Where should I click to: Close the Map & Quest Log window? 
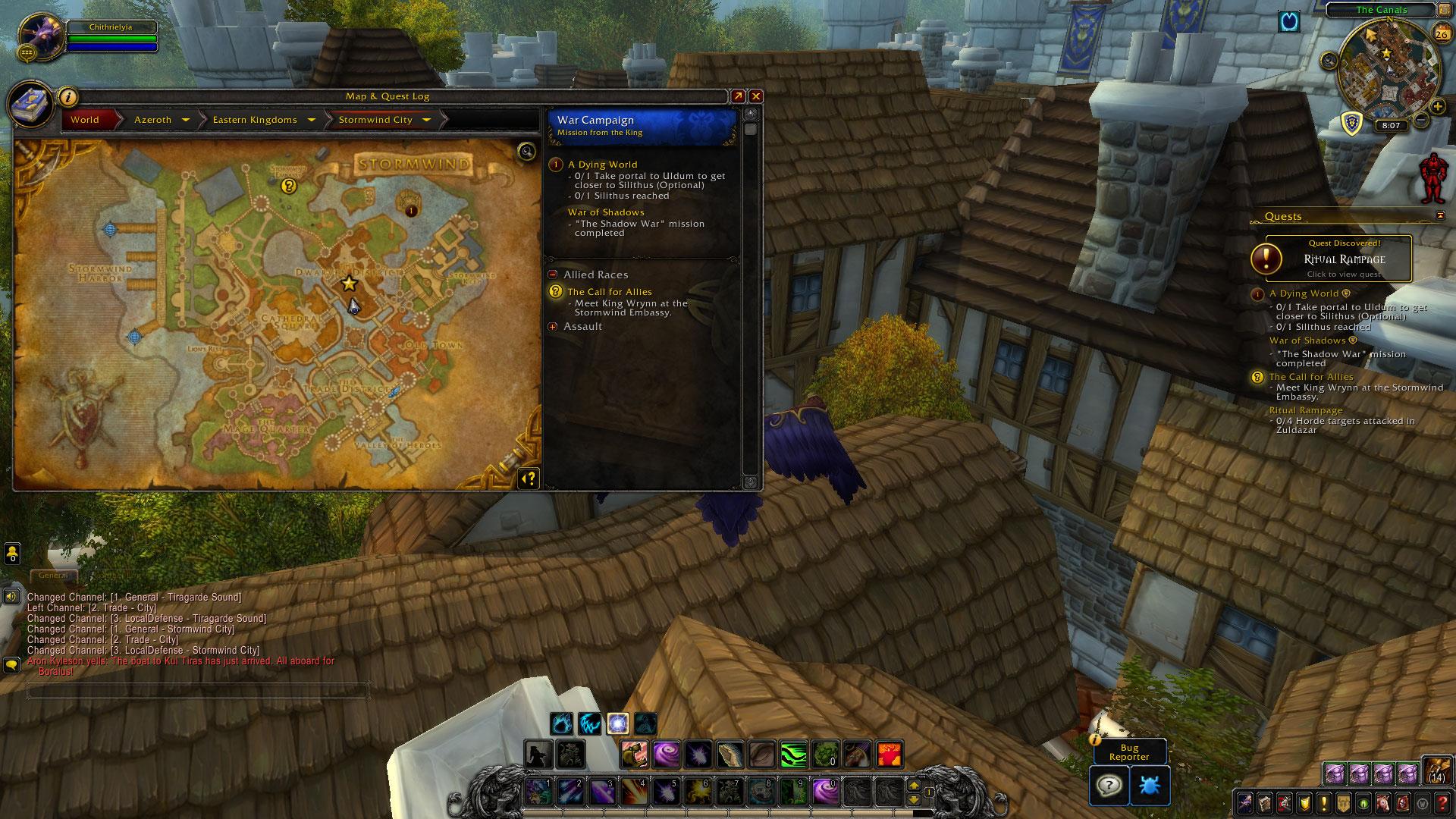pyautogui.click(x=755, y=96)
